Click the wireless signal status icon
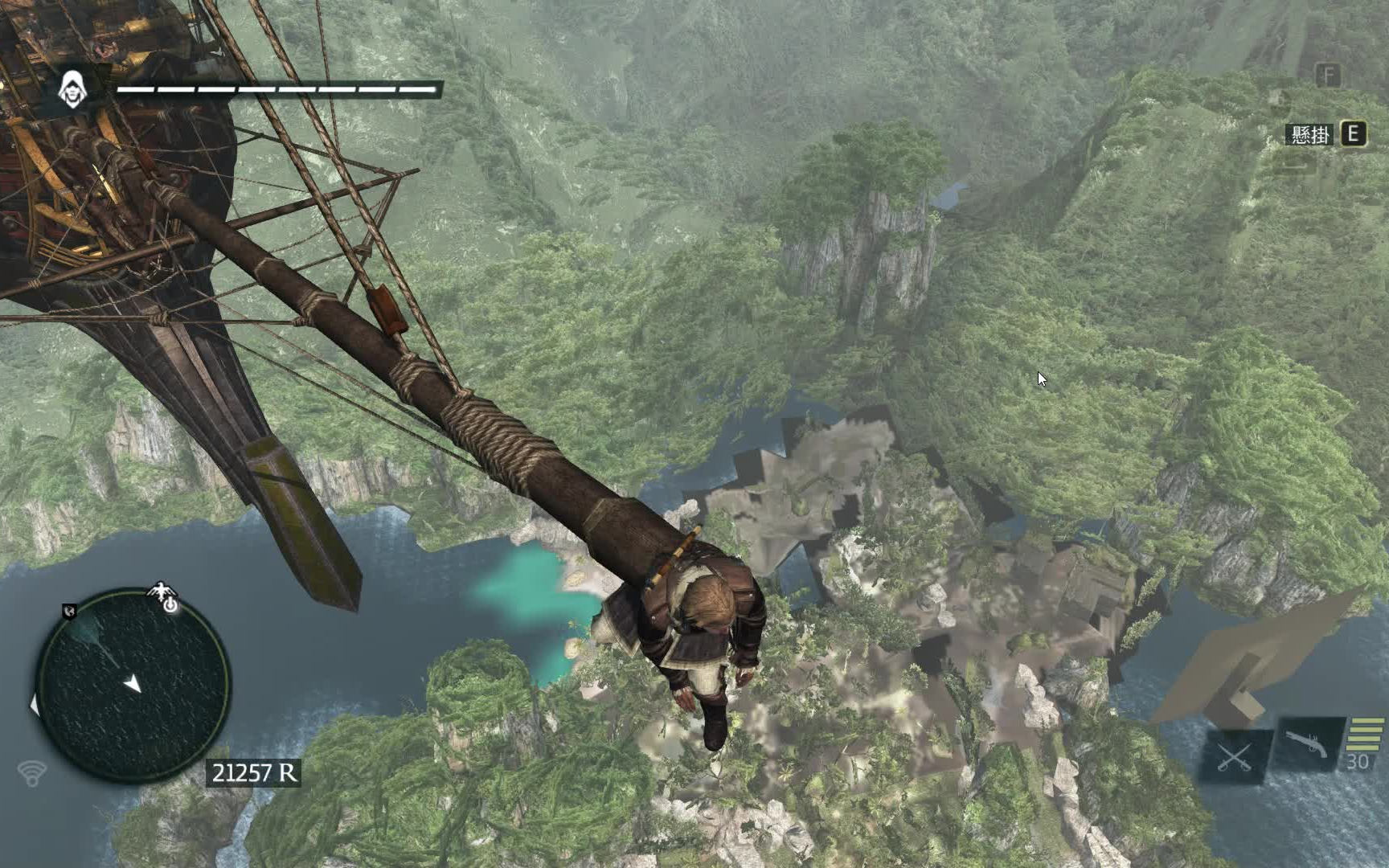 coord(32,773)
